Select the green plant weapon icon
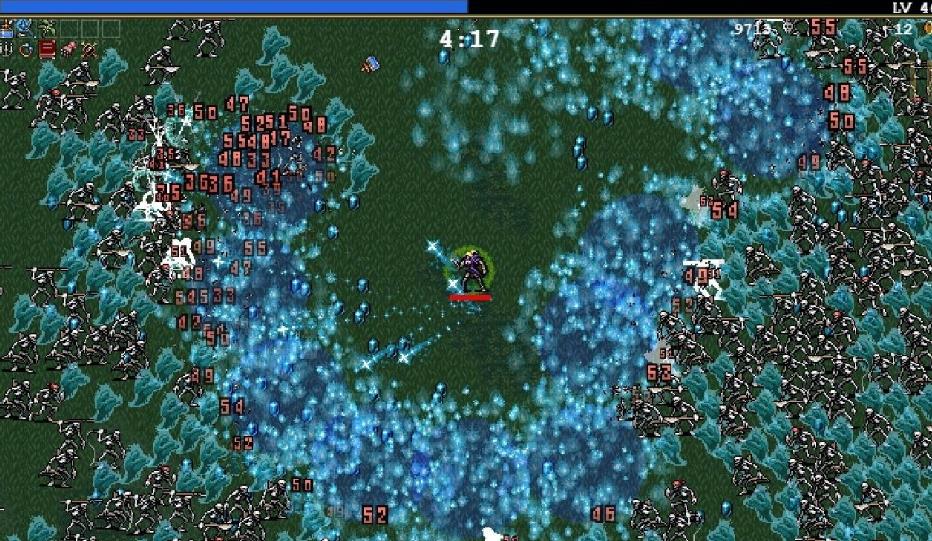The width and height of the screenshot is (932, 541). 47,28
